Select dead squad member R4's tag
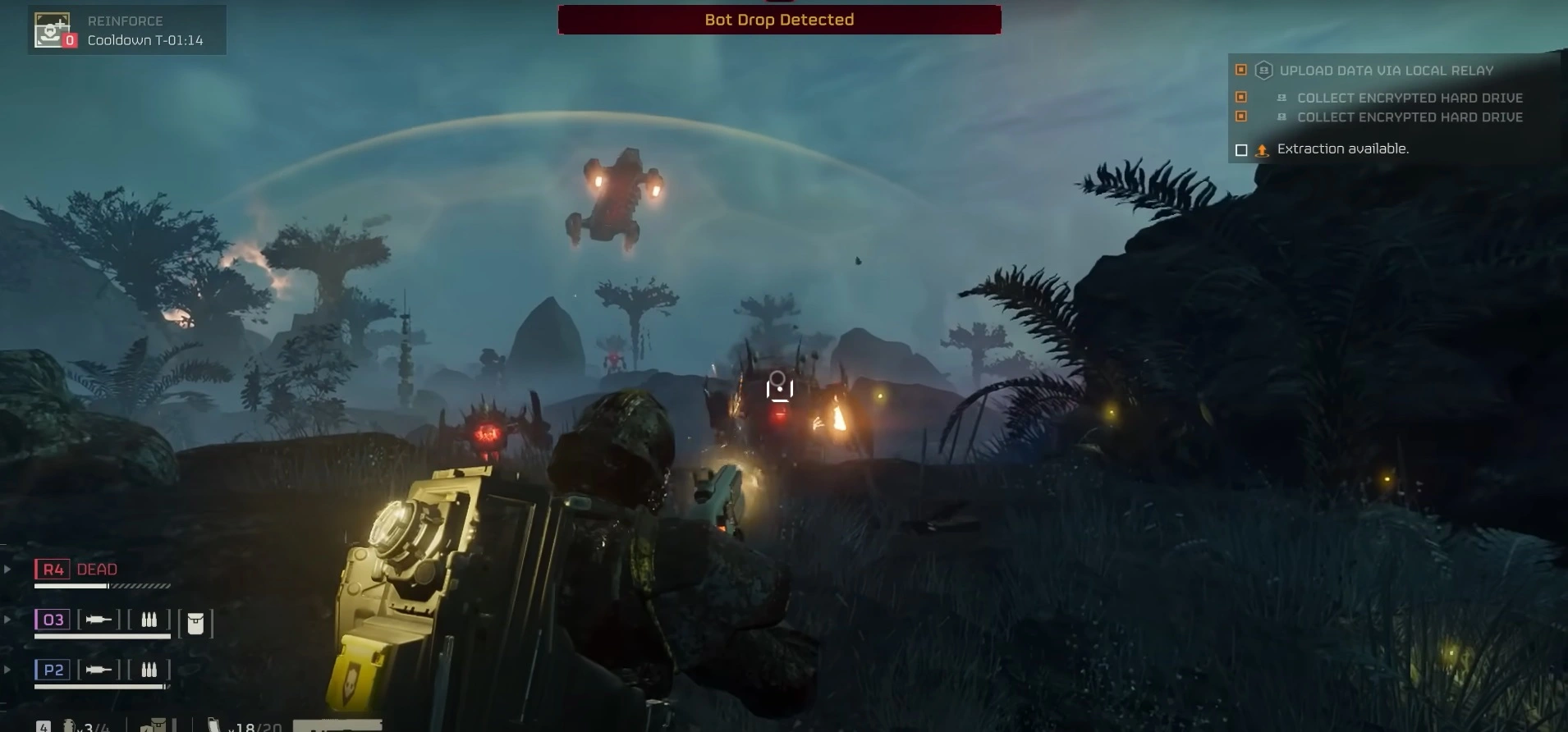This screenshot has width=1568, height=732. pyautogui.click(x=53, y=570)
